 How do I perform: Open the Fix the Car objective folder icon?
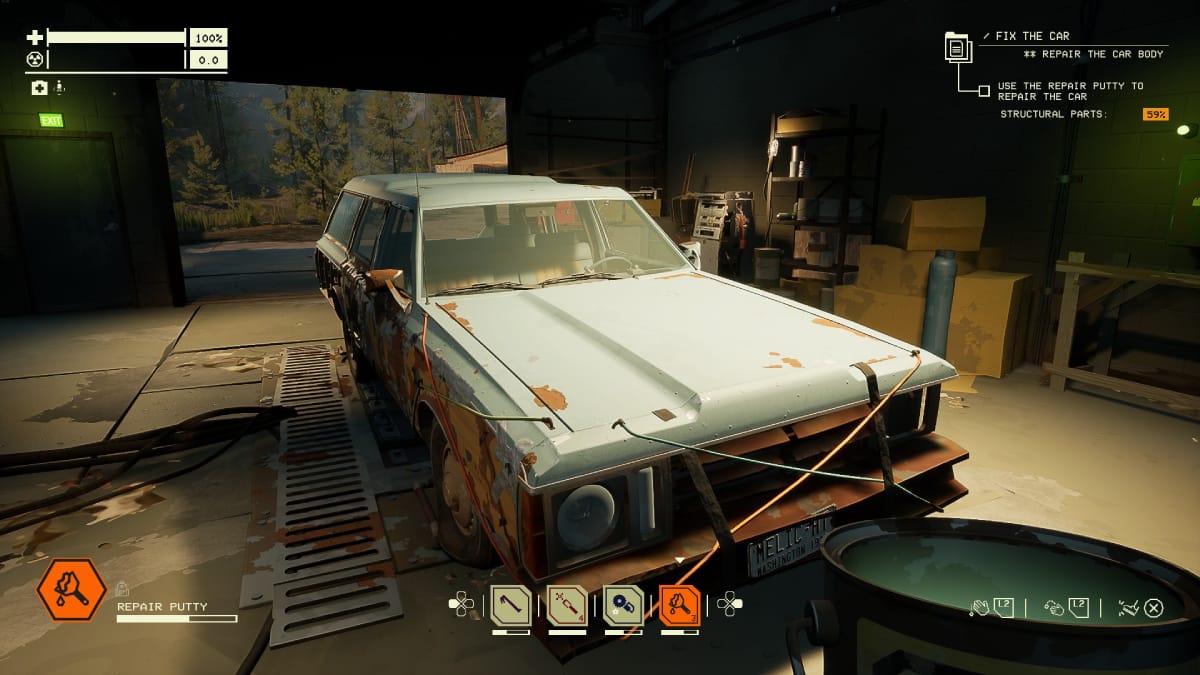point(958,47)
